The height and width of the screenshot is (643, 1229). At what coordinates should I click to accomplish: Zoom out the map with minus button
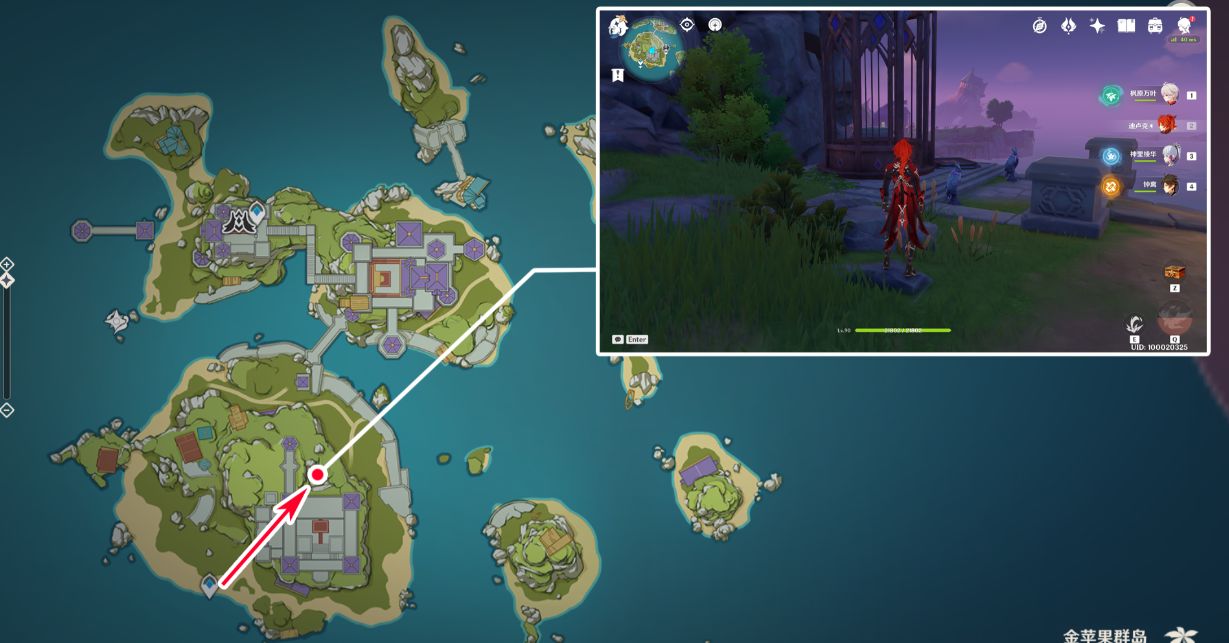click(7, 410)
